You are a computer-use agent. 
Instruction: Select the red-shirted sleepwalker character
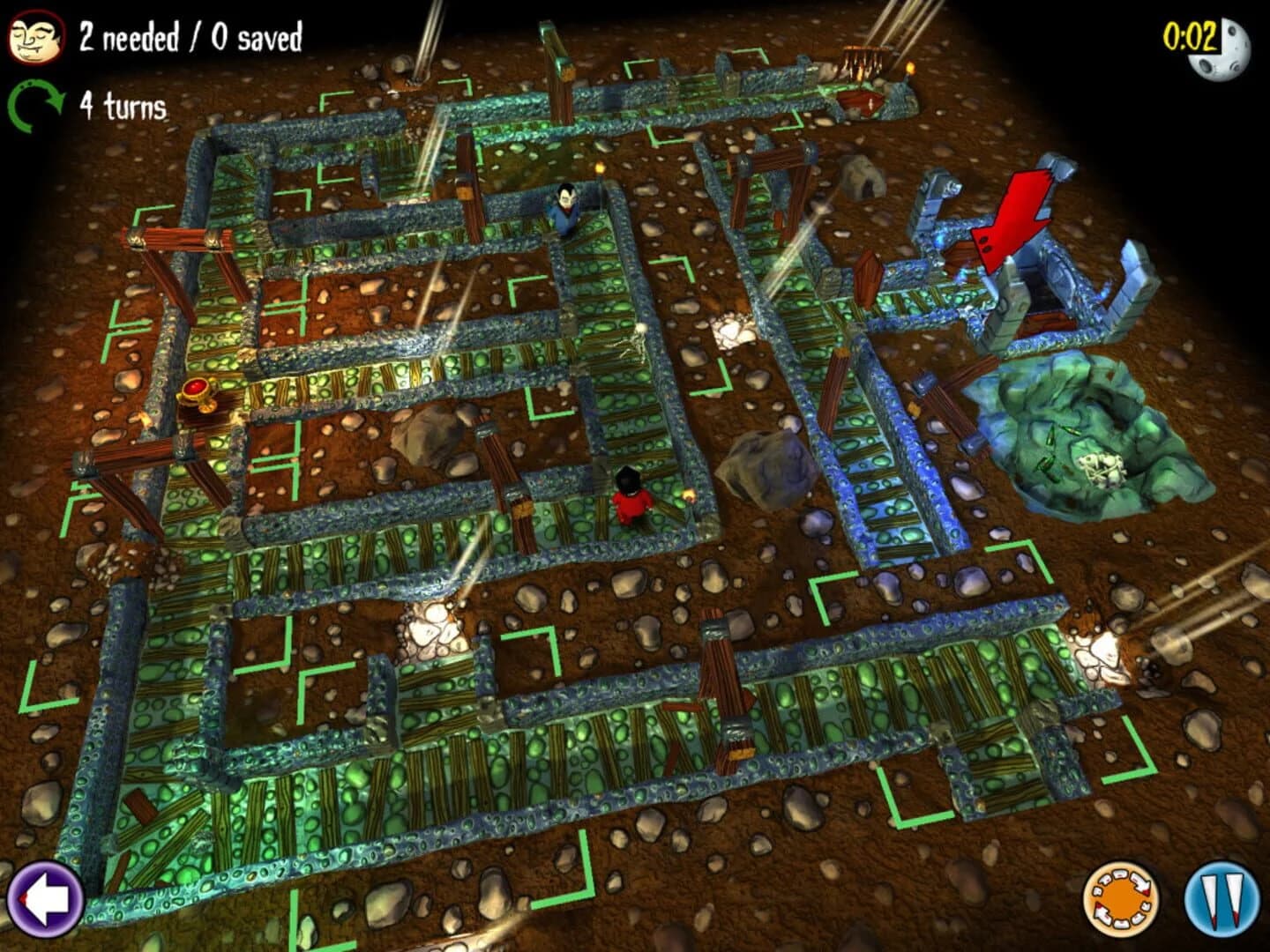point(629,502)
